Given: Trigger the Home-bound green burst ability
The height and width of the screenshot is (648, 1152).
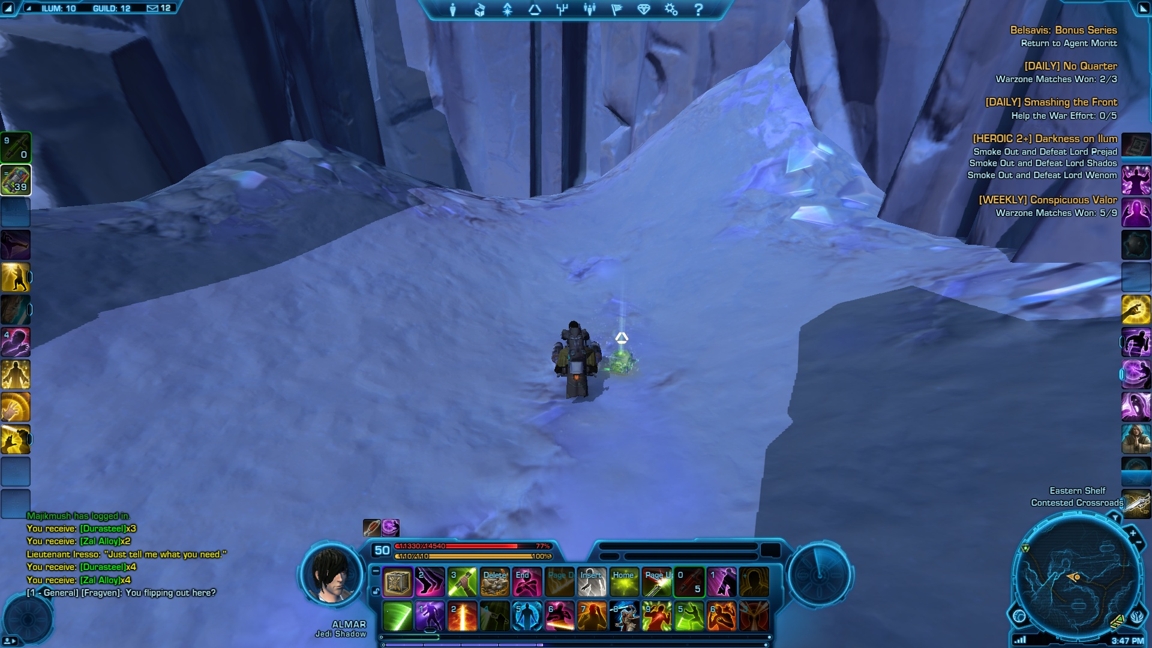Looking at the screenshot, I should point(624,582).
